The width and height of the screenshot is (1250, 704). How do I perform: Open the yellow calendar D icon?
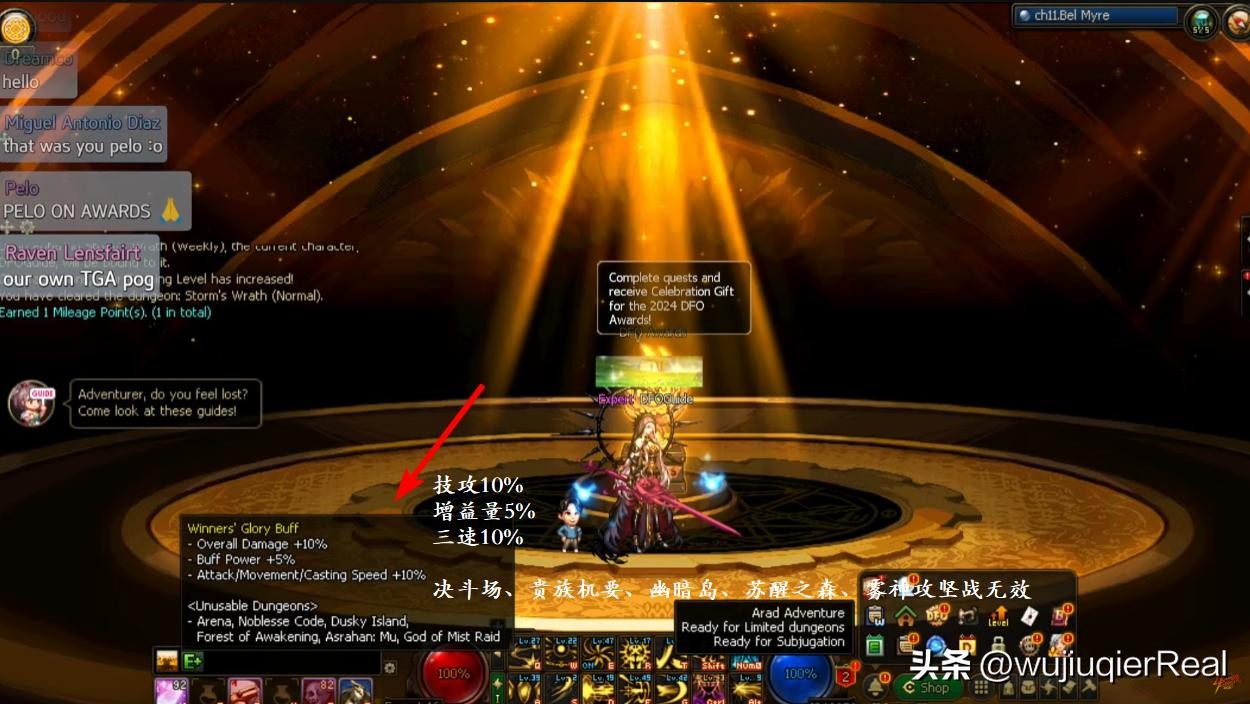(x=968, y=645)
